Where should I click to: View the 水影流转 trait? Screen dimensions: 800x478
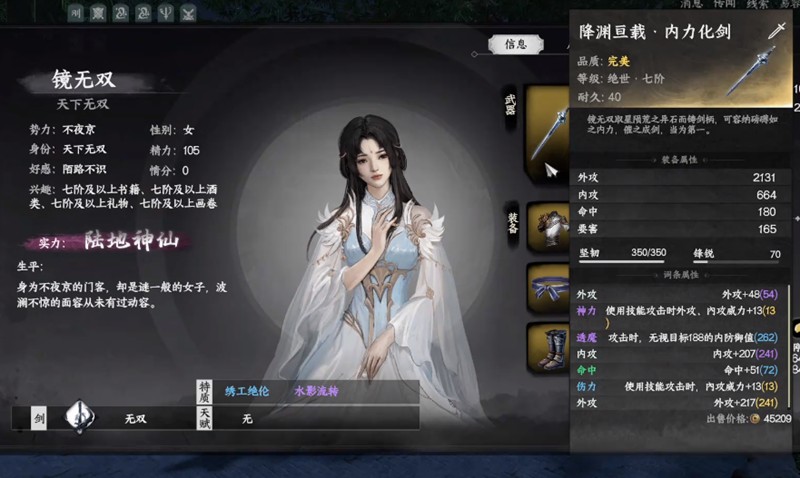(316, 391)
